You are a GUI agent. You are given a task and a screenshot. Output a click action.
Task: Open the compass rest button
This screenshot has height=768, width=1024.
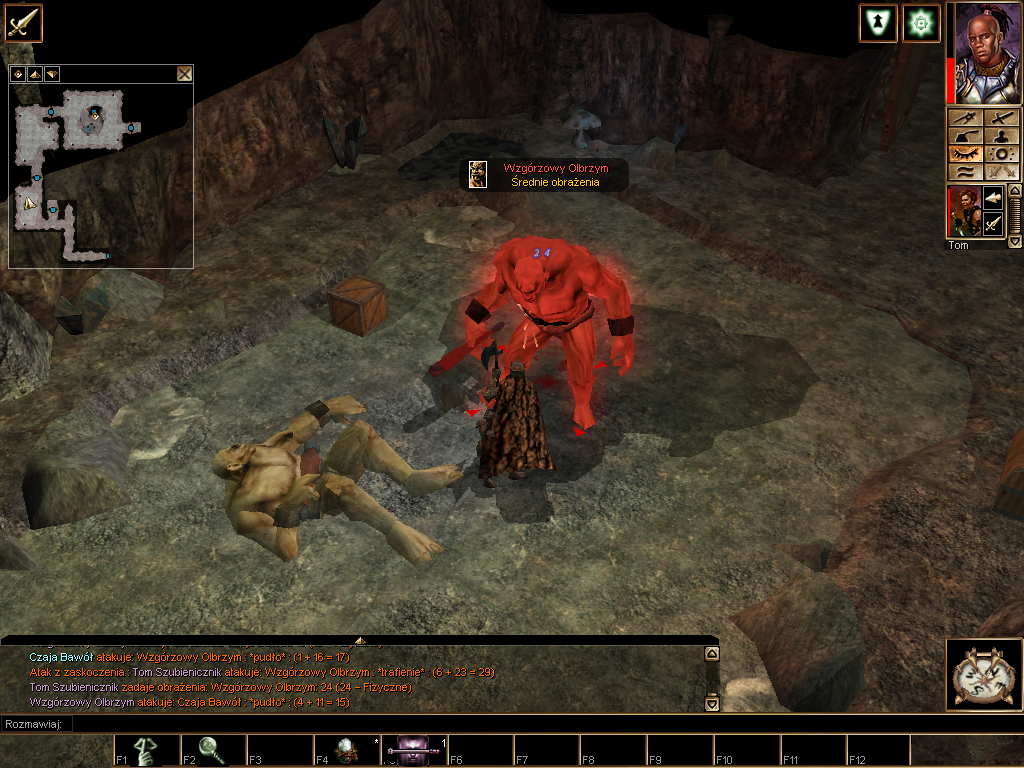[x=984, y=675]
